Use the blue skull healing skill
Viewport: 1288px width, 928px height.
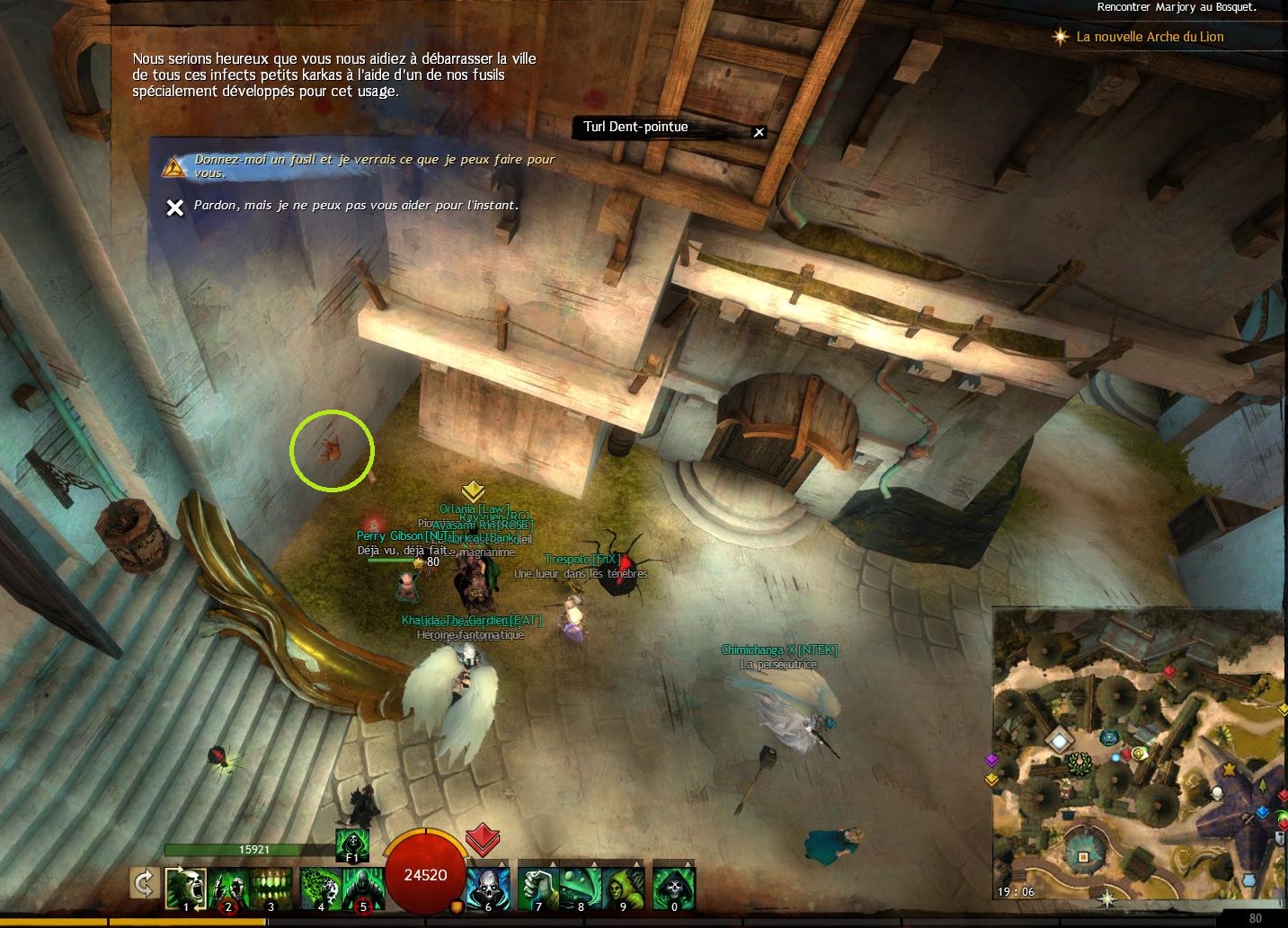coord(488,888)
